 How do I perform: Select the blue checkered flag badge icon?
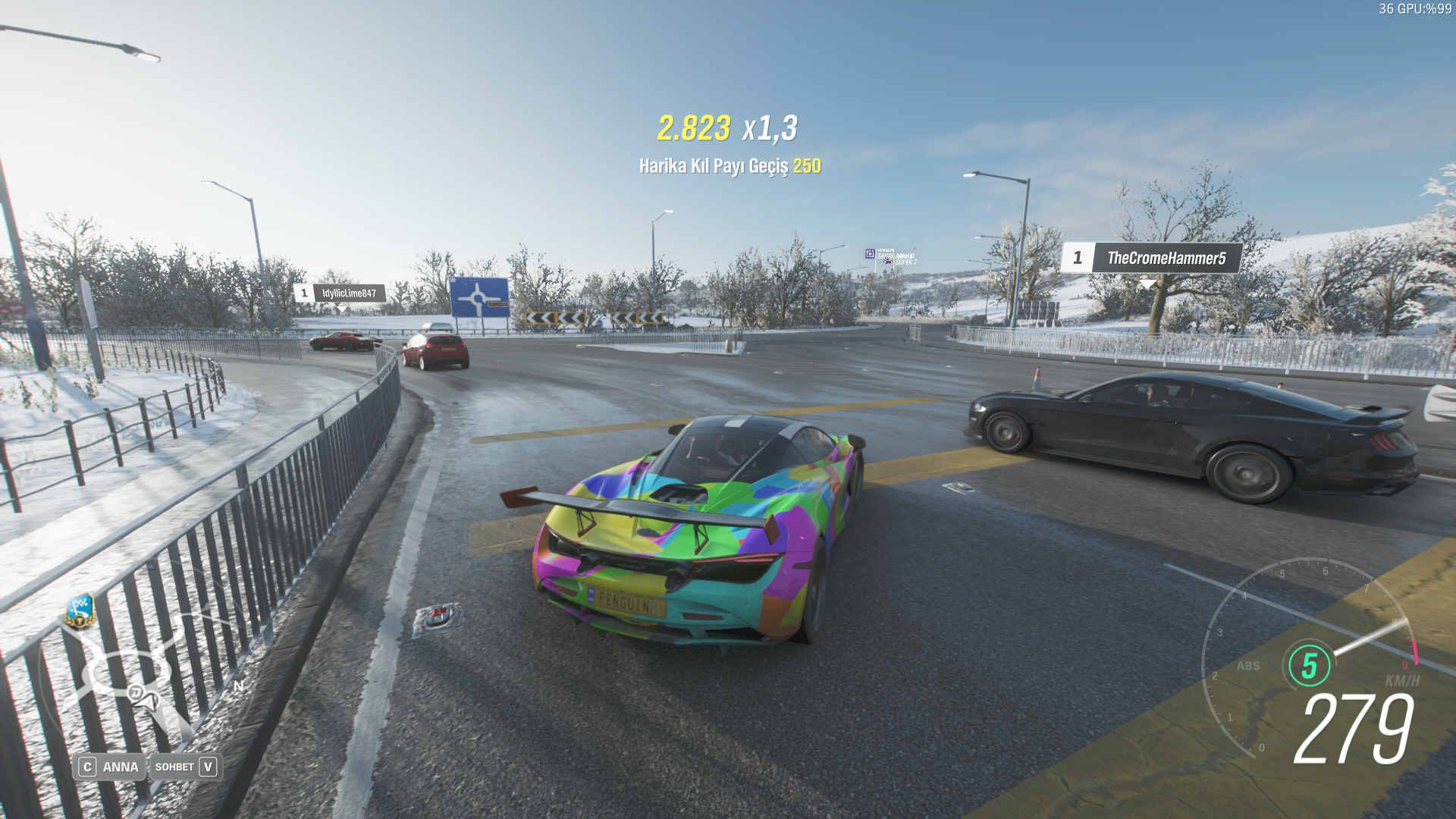[80, 609]
